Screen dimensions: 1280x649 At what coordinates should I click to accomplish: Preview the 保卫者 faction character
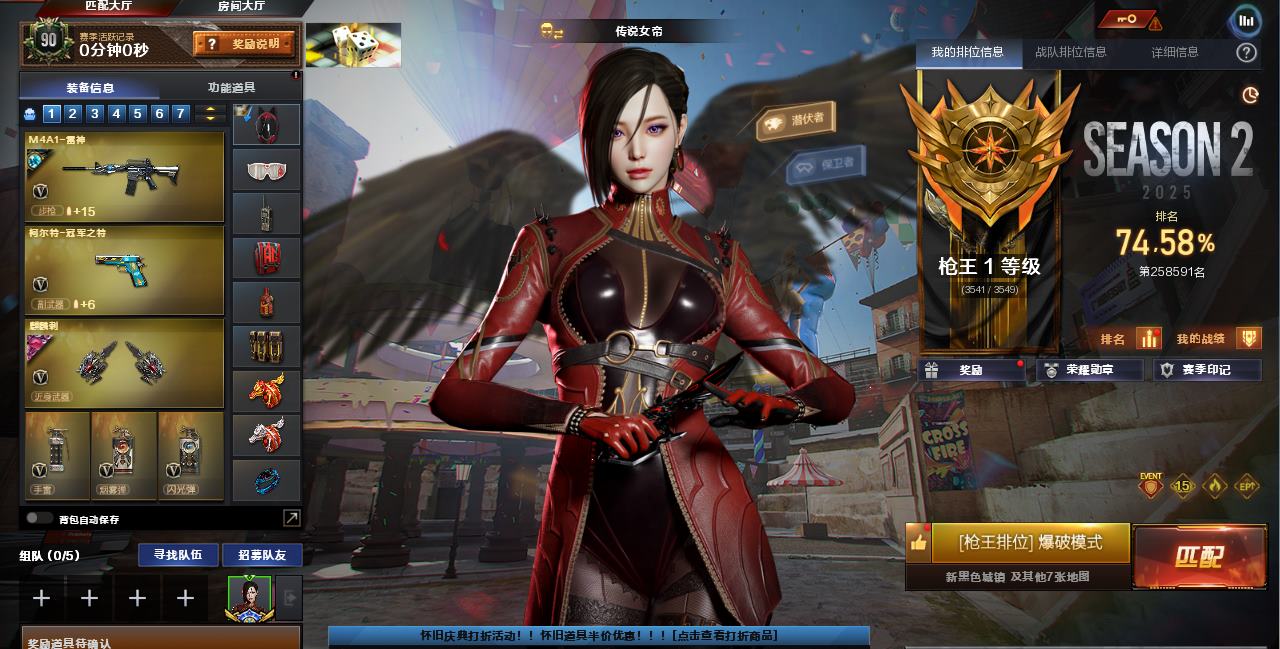click(x=825, y=163)
